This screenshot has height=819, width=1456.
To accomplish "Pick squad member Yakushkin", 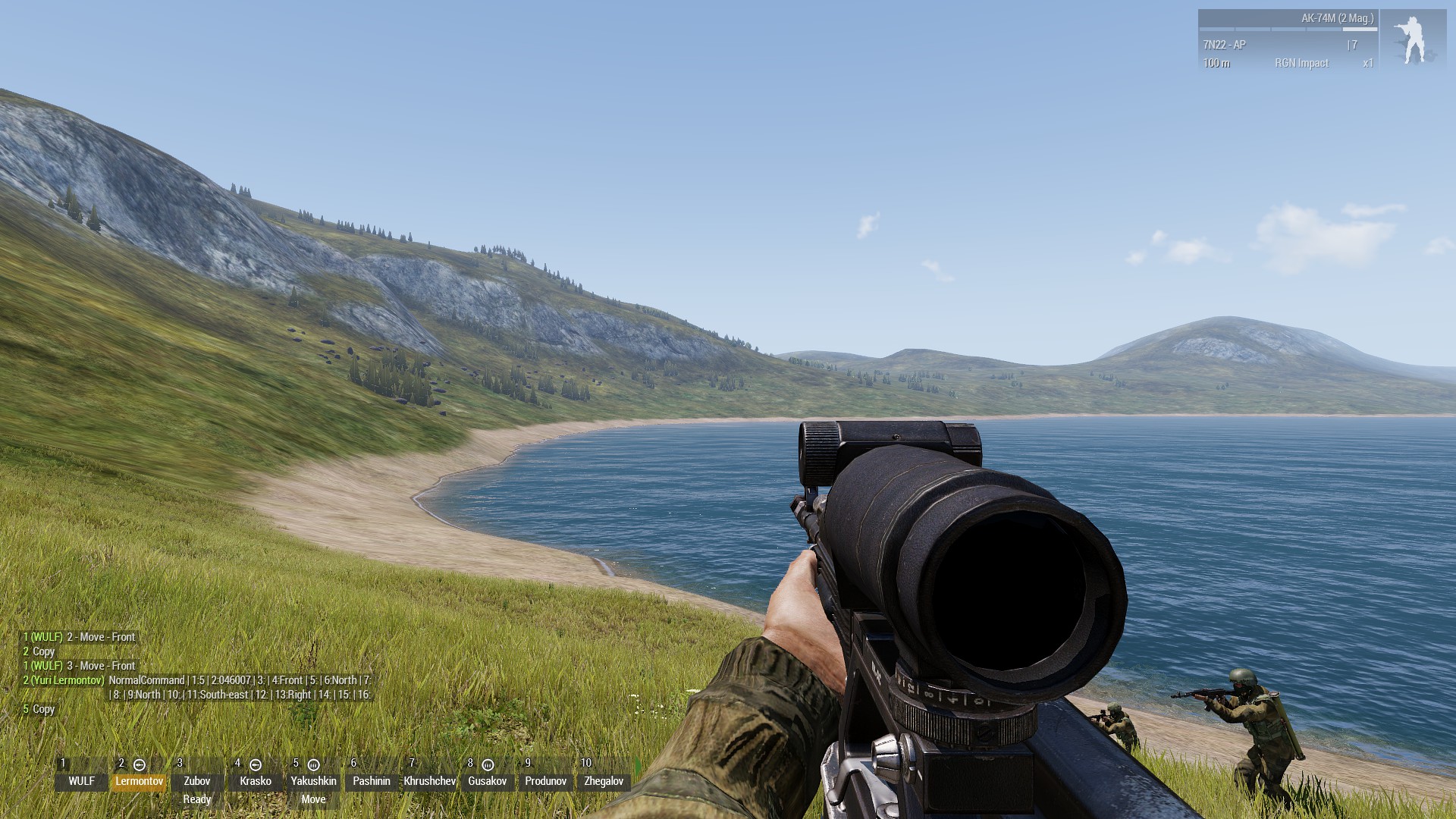I will (x=313, y=780).
